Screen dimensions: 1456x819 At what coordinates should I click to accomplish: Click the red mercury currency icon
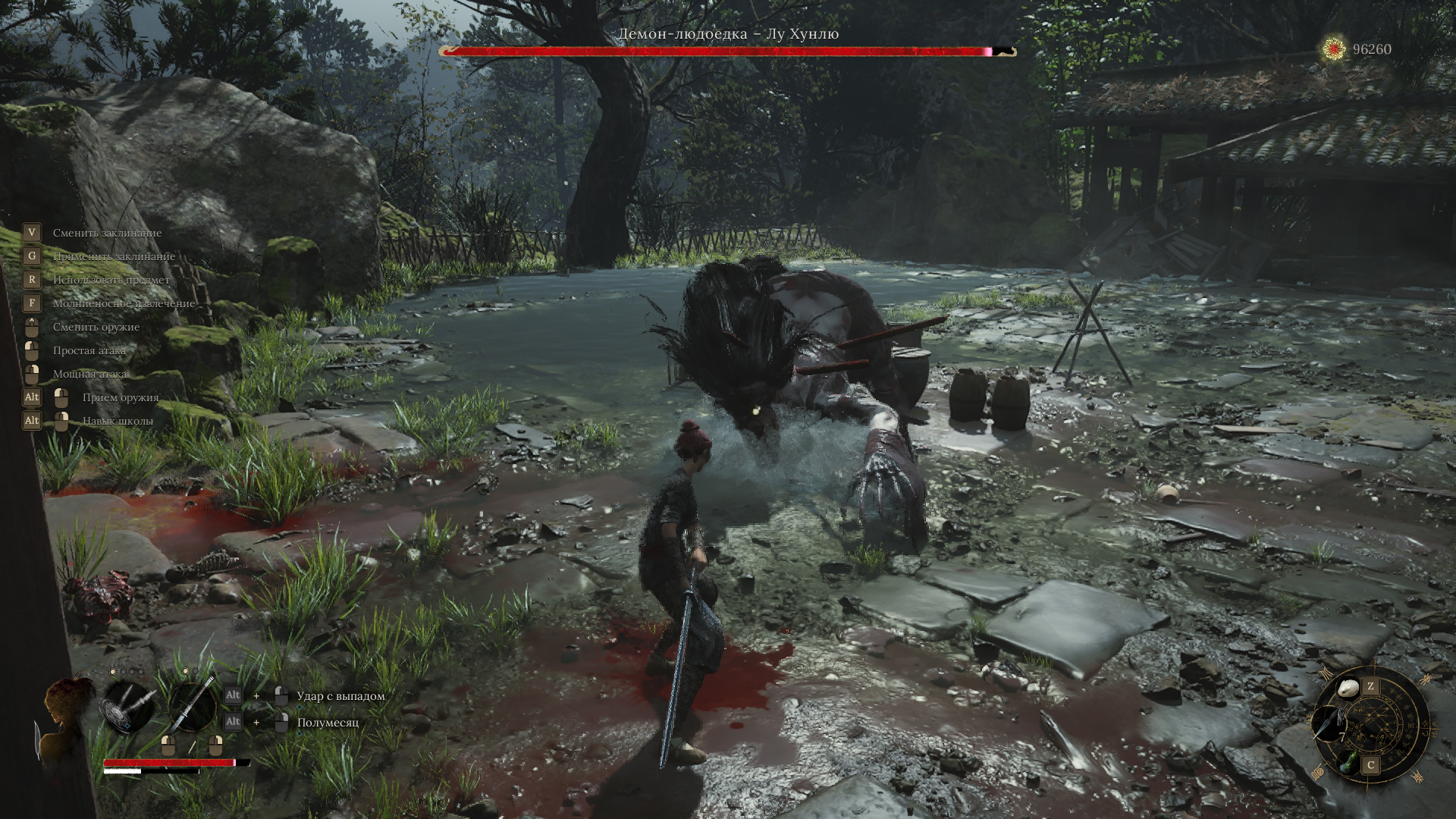pyautogui.click(x=1334, y=49)
